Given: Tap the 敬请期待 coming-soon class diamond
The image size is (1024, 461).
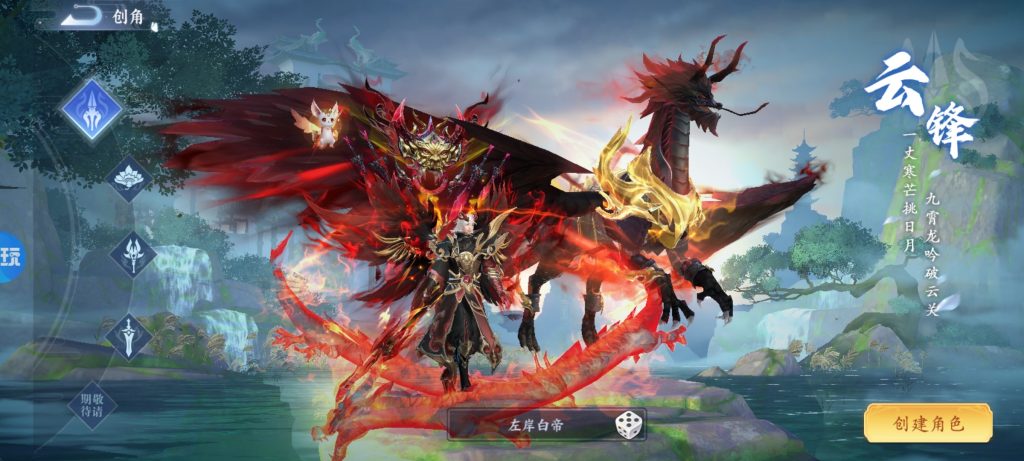Looking at the screenshot, I should 92,405.
